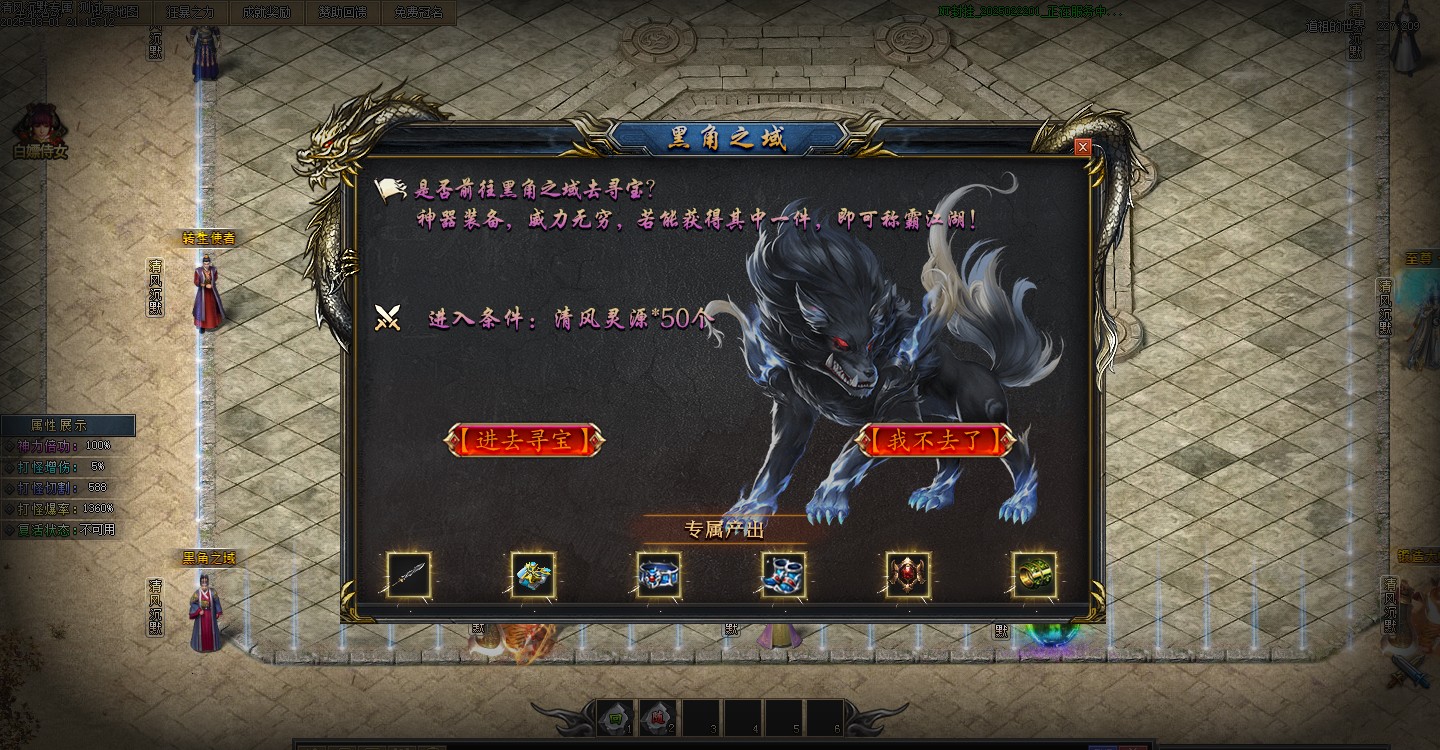Open the 成就奖励 achievement rewards menu
This screenshot has height=750, width=1440.
point(267,12)
